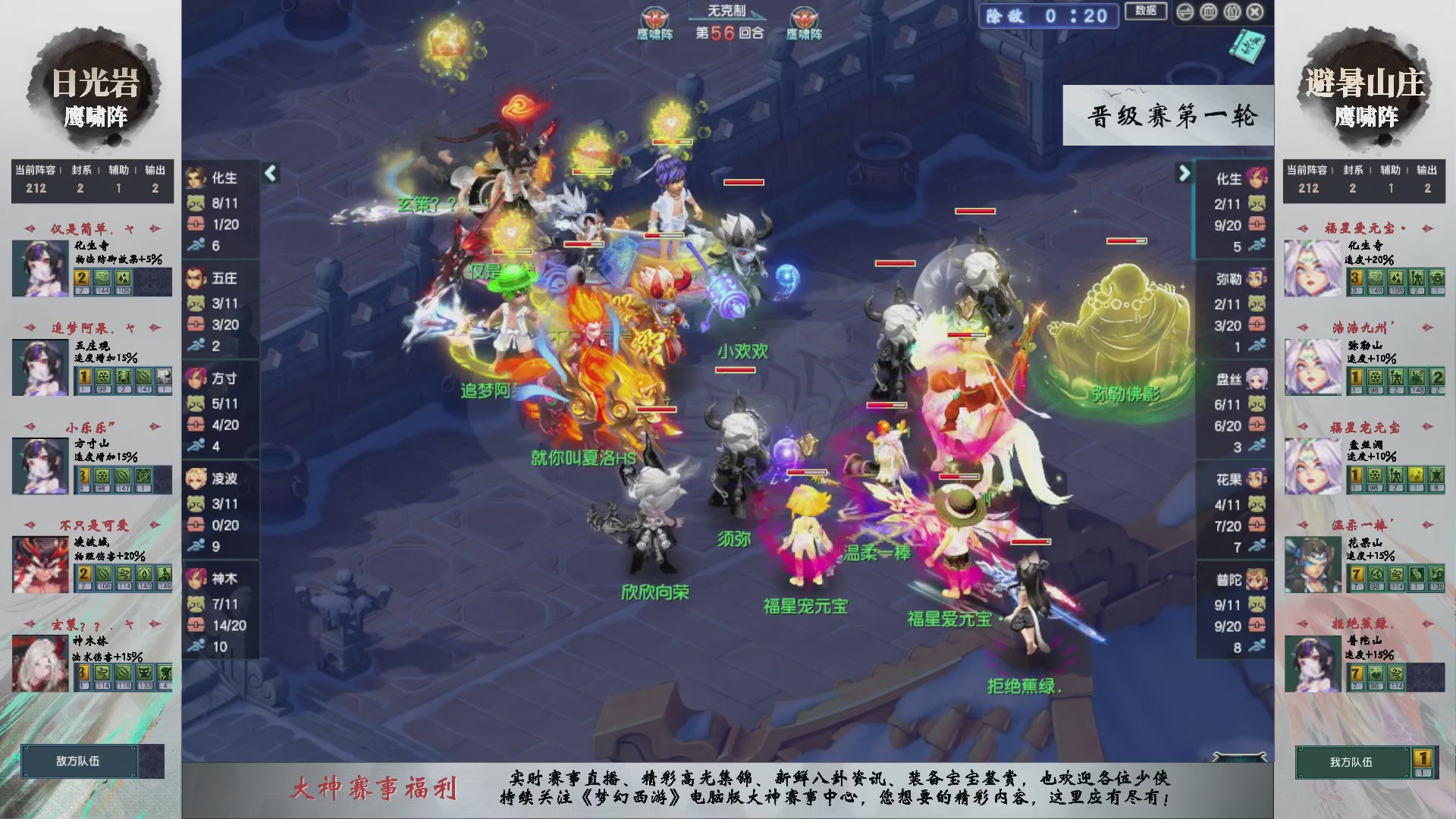Click the chest item icon beside 方寸

196,424
